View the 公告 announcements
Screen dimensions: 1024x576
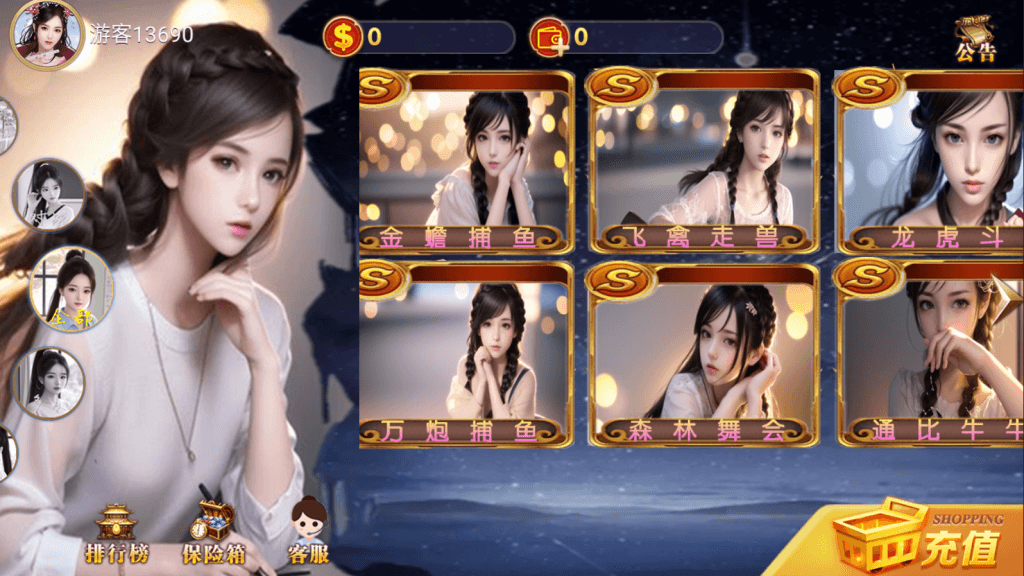tap(974, 40)
